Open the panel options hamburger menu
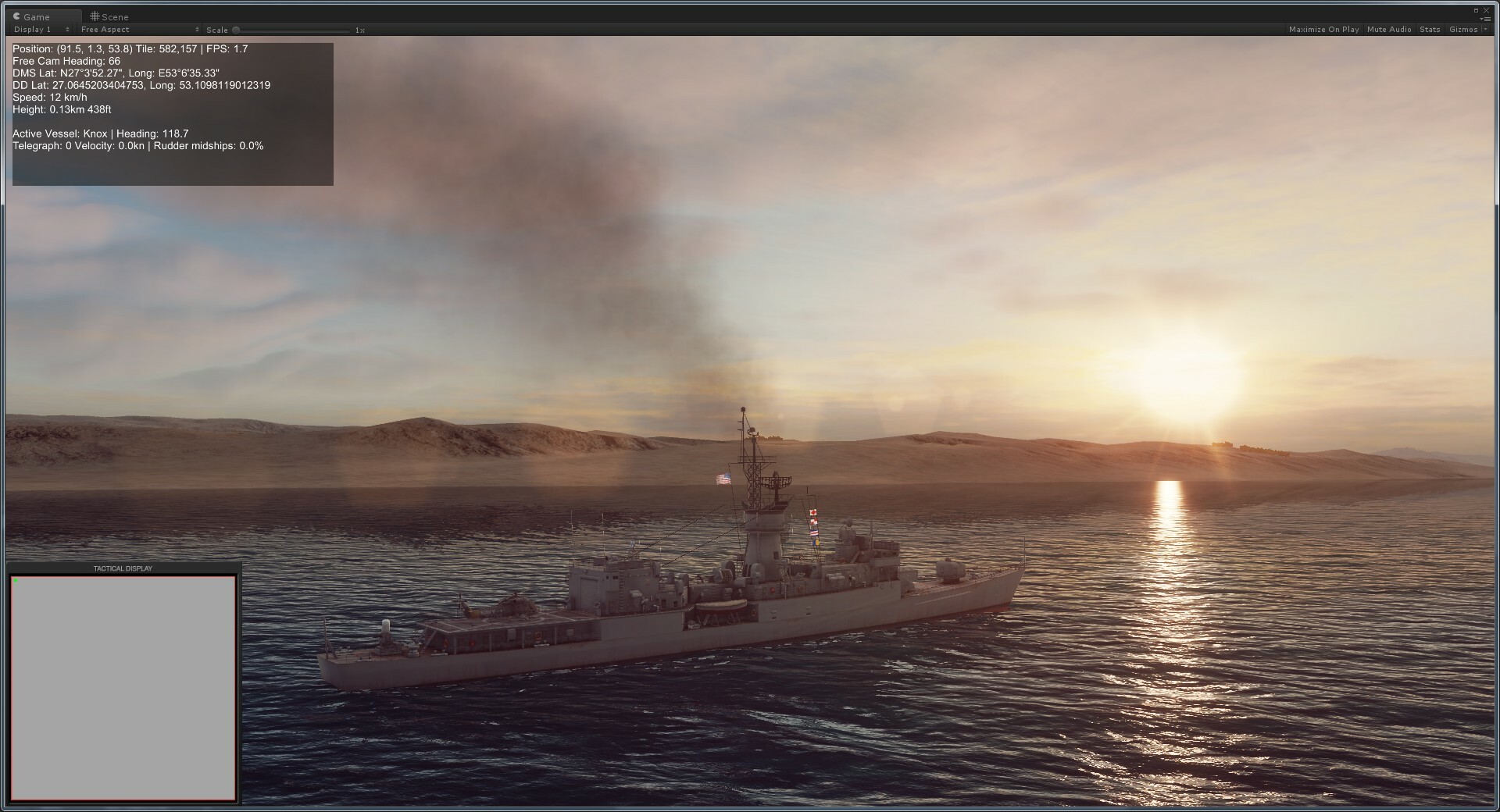 pyautogui.click(x=1487, y=20)
